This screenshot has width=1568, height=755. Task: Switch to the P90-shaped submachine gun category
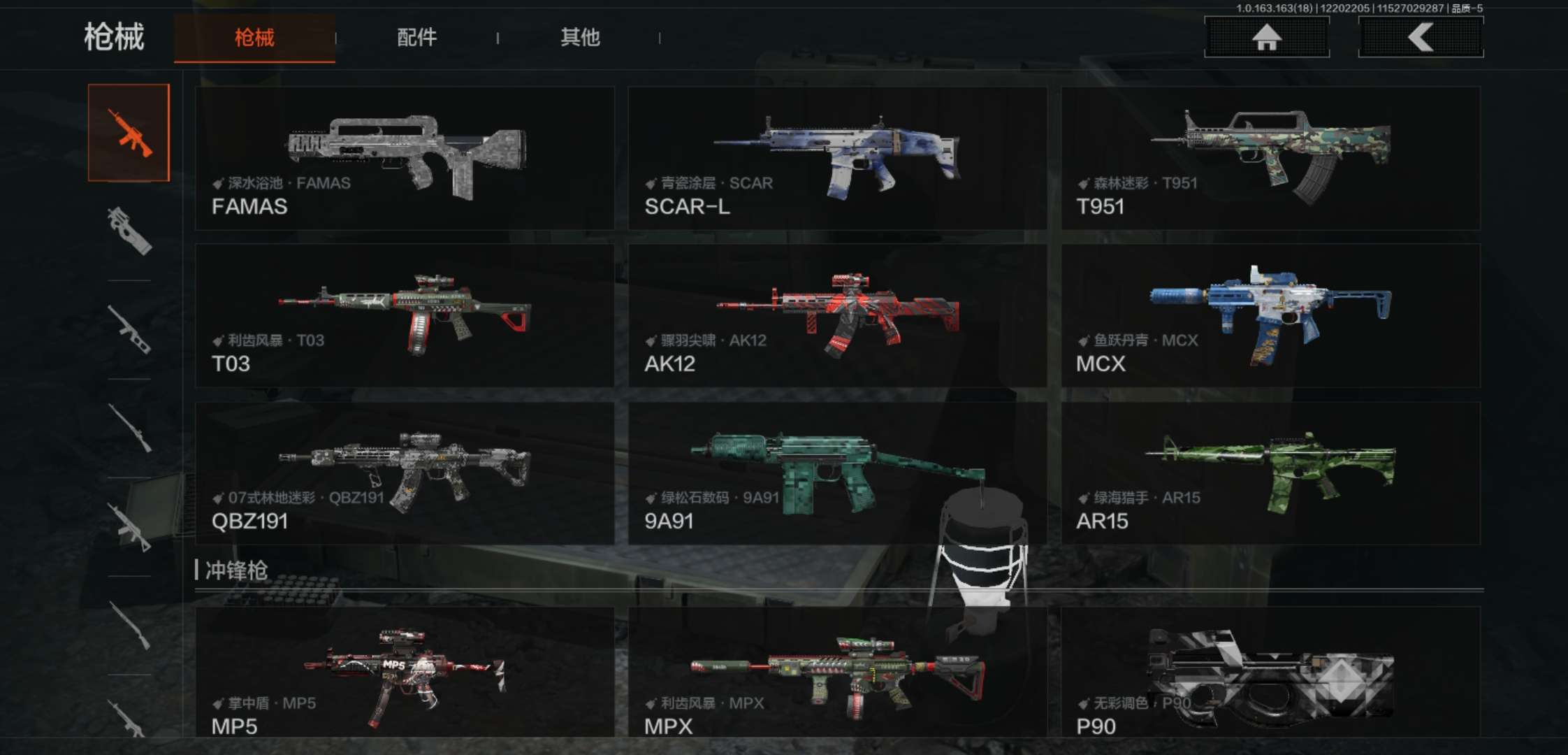tap(129, 231)
